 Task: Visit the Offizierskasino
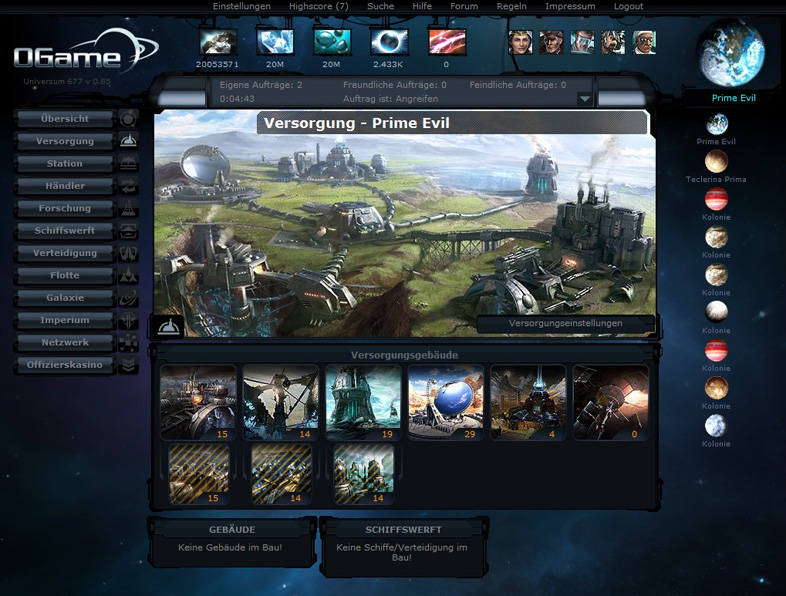pos(65,365)
